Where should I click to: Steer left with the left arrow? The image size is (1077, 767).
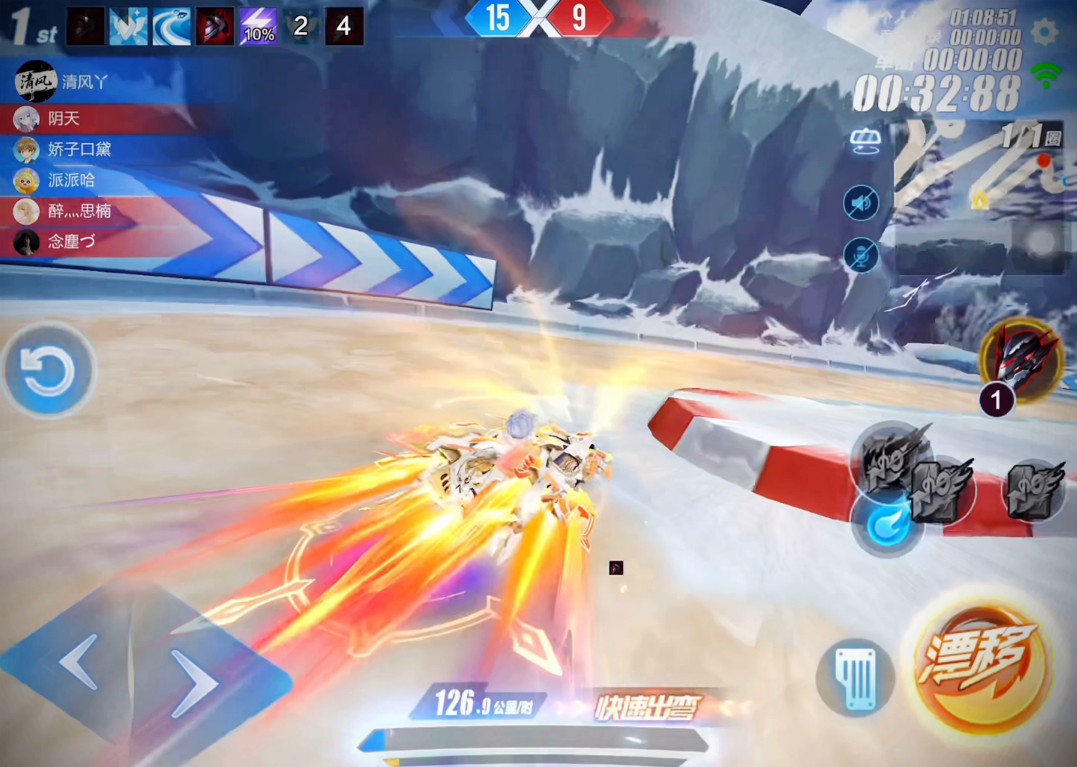[80, 661]
